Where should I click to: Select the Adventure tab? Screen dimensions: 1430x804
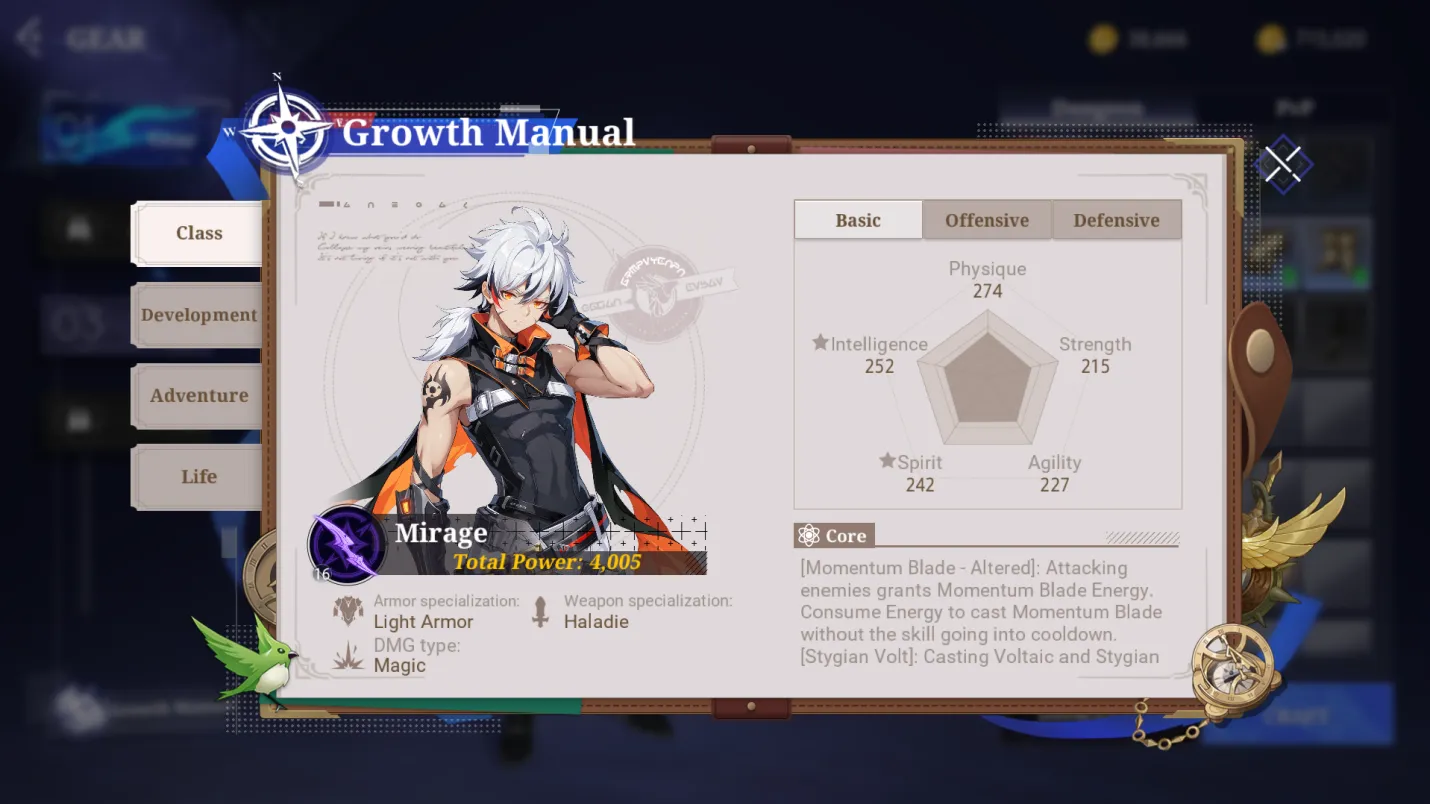pos(199,396)
